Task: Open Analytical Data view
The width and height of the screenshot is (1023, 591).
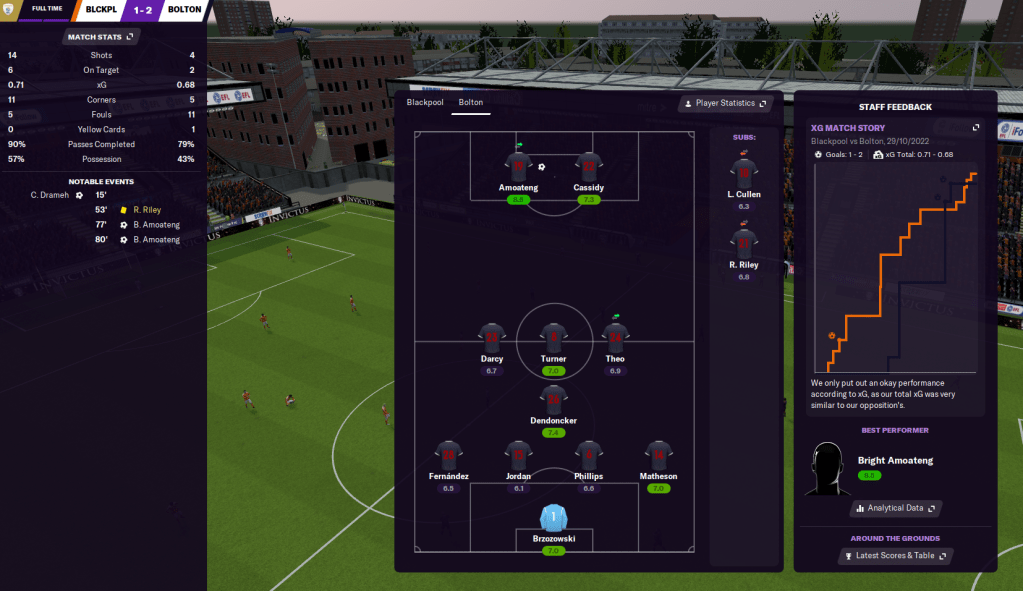Action: 895,508
